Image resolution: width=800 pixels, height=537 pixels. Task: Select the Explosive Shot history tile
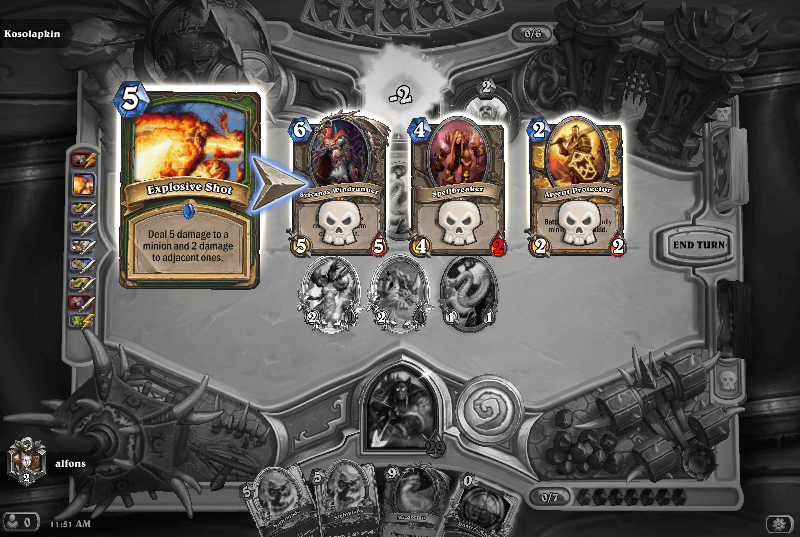pos(84,184)
